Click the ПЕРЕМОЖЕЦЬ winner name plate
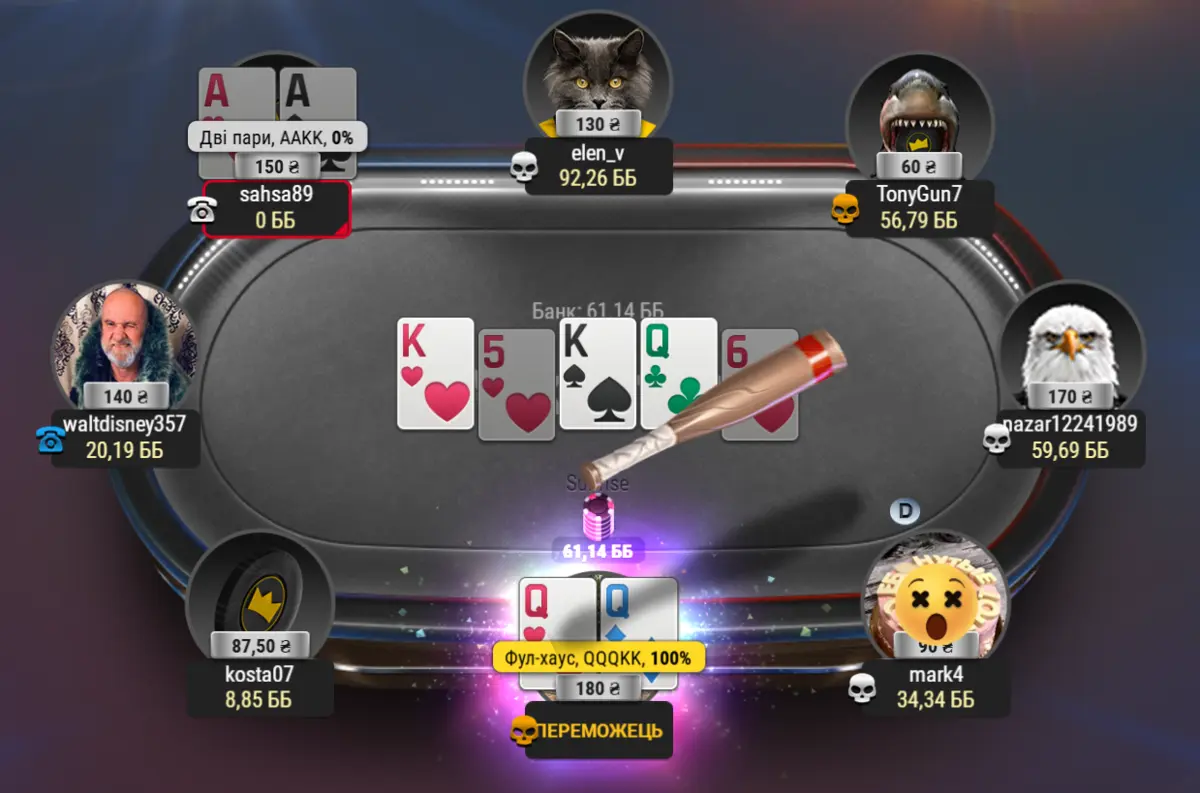Image resolution: width=1200 pixels, height=793 pixels. click(598, 731)
